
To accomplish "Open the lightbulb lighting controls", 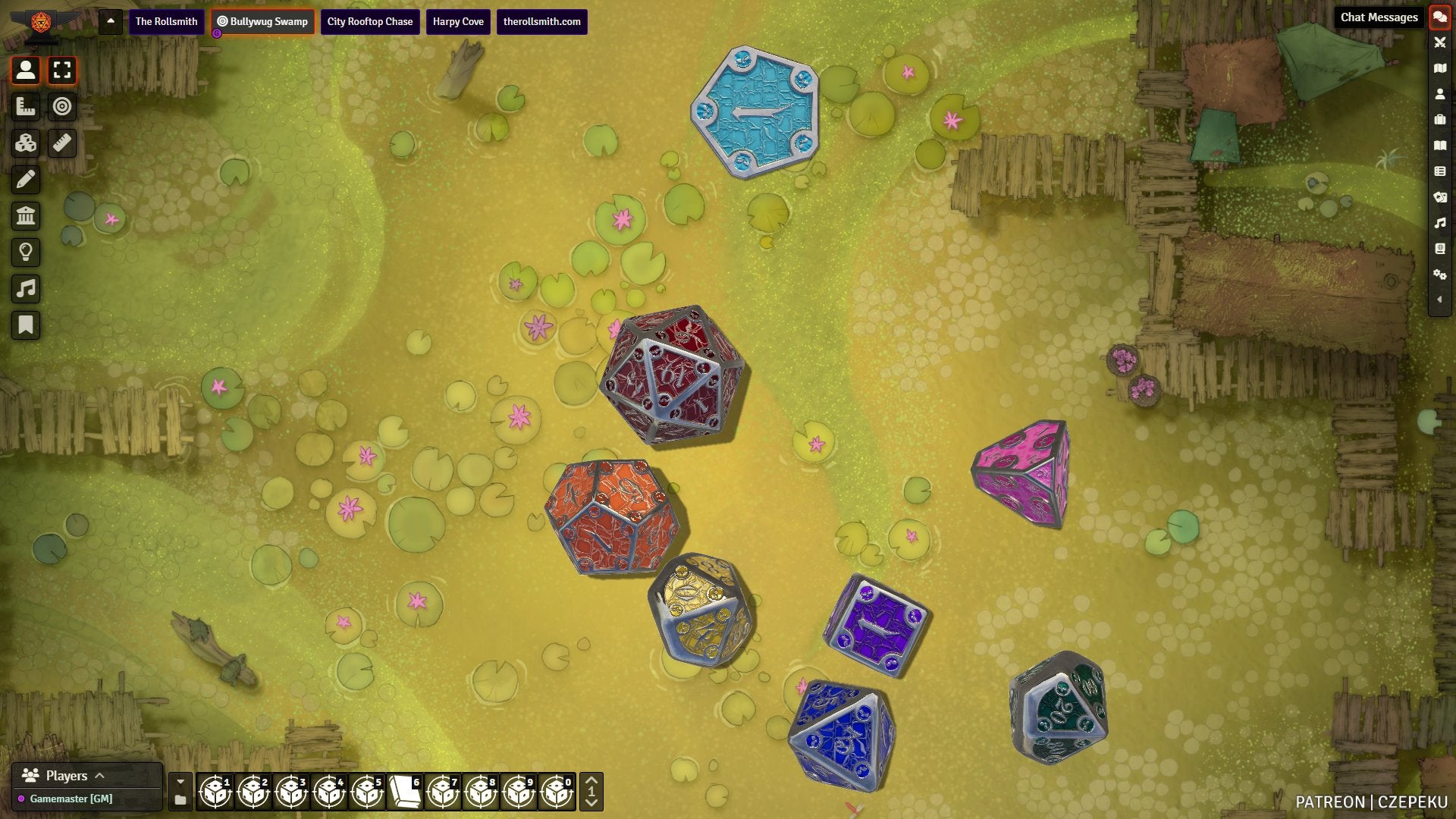I will tap(26, 253).
